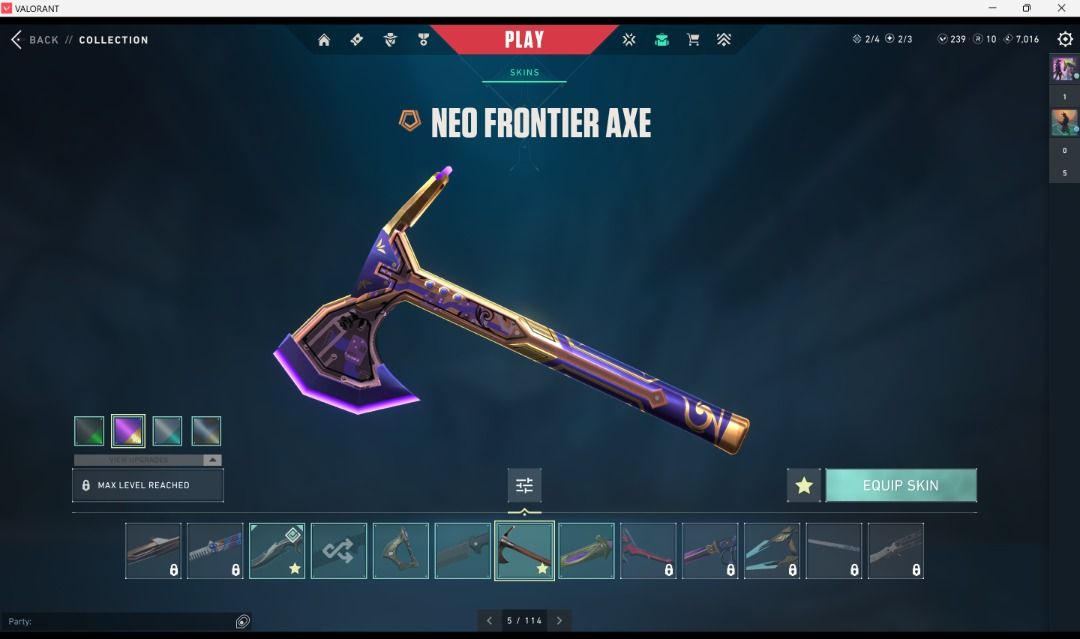This screenshot has width=1080, height=639.
Task: Select the random shuffle skin thumbnail
Action: tap(339, 550)
